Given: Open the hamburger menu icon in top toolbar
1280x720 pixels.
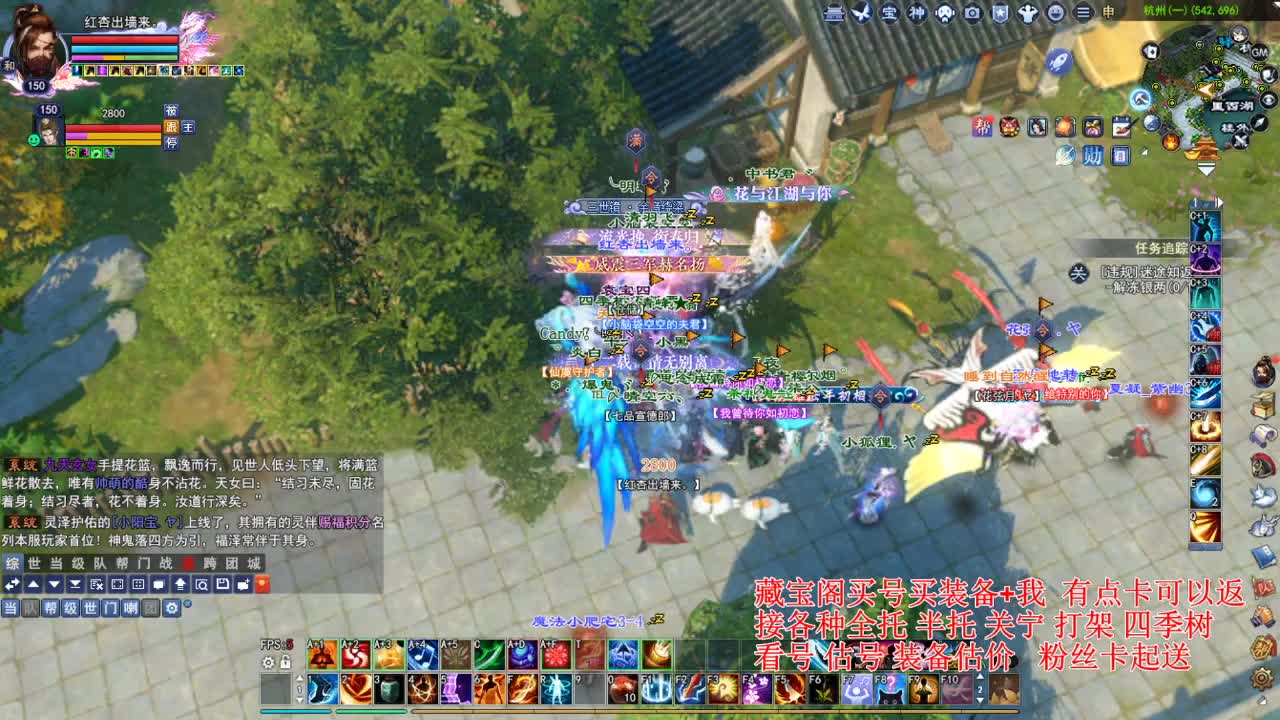Looking at the screenshot, I should 1082,14.
